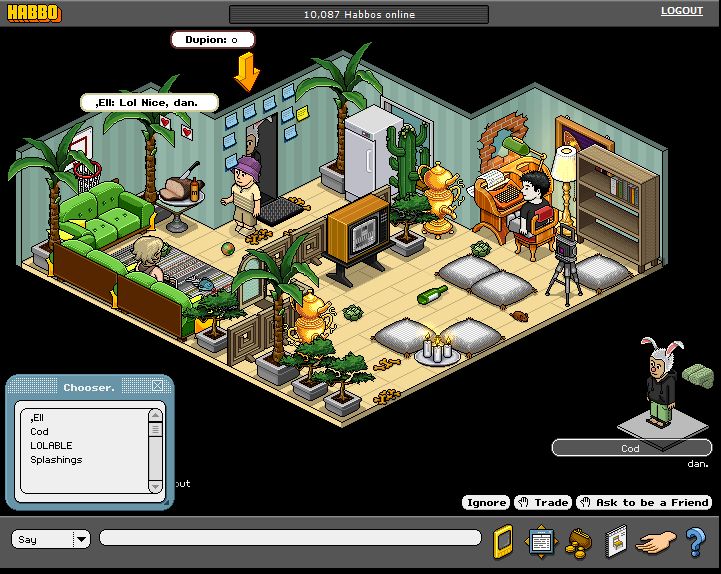Open the hand inventory icon
This screenshot has height=574, width=721.
(656, 541)
